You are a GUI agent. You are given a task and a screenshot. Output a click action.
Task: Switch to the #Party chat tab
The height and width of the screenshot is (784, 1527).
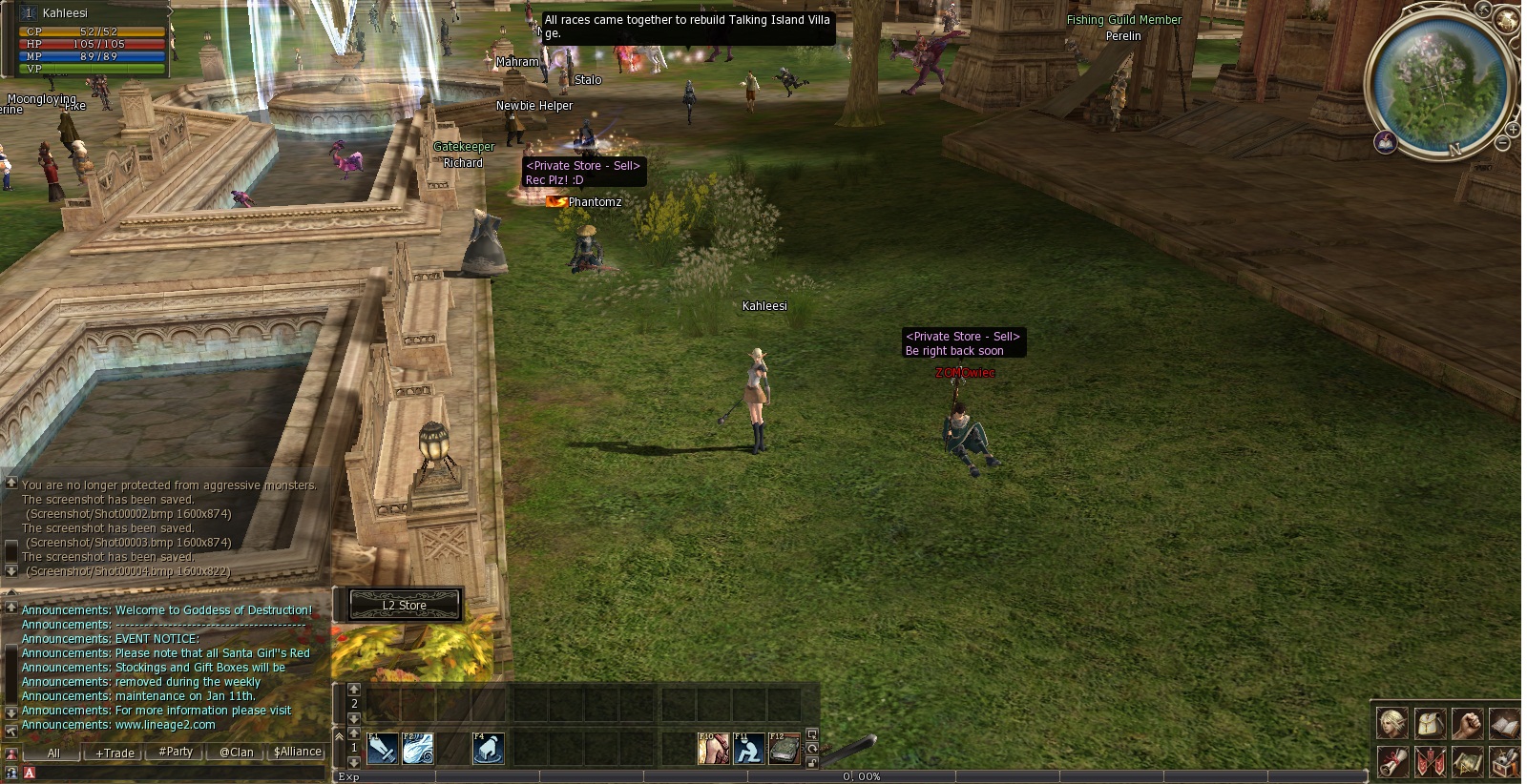coord(176,752)
